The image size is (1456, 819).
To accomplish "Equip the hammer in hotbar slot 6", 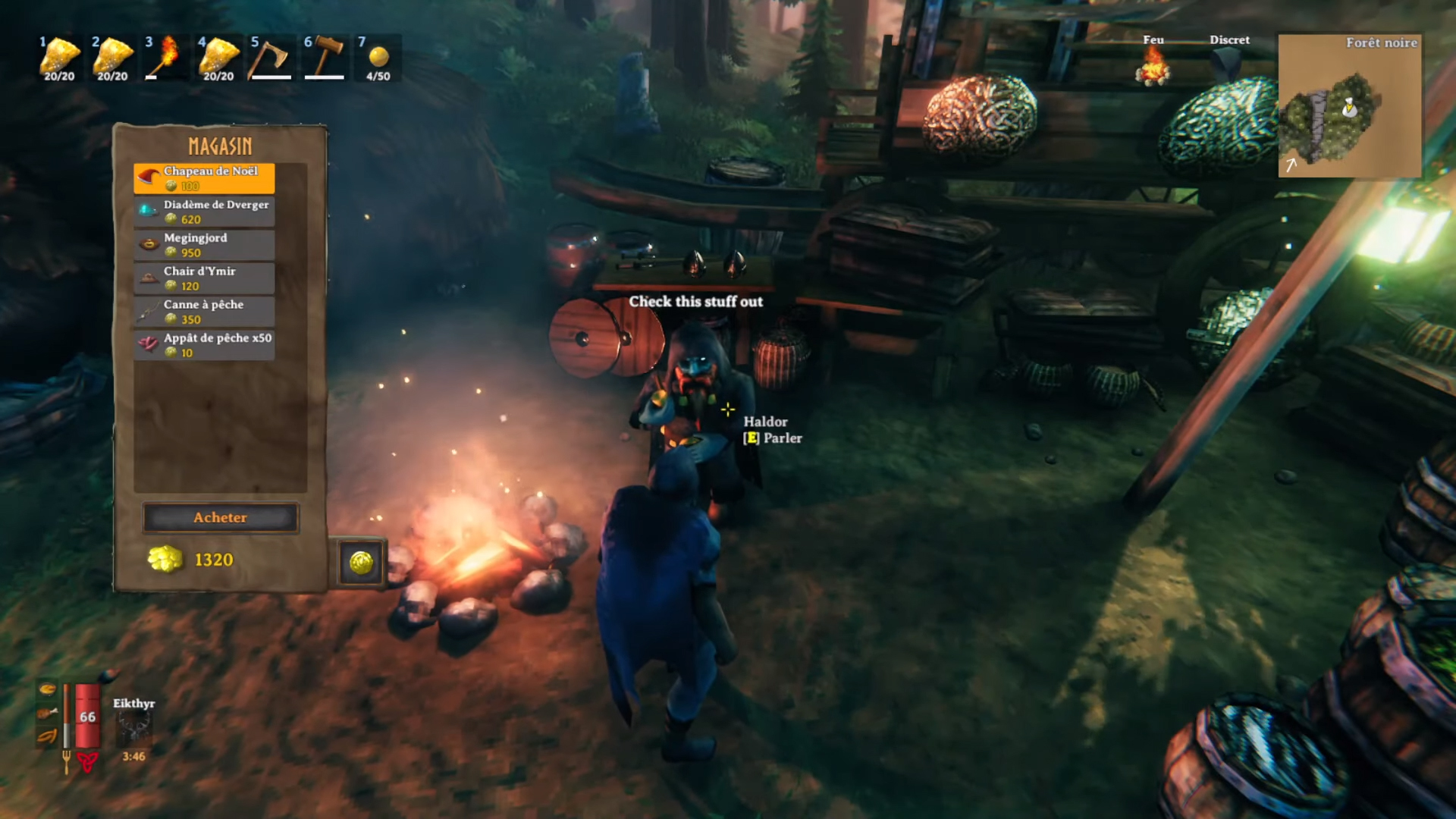I will [325, 58].
